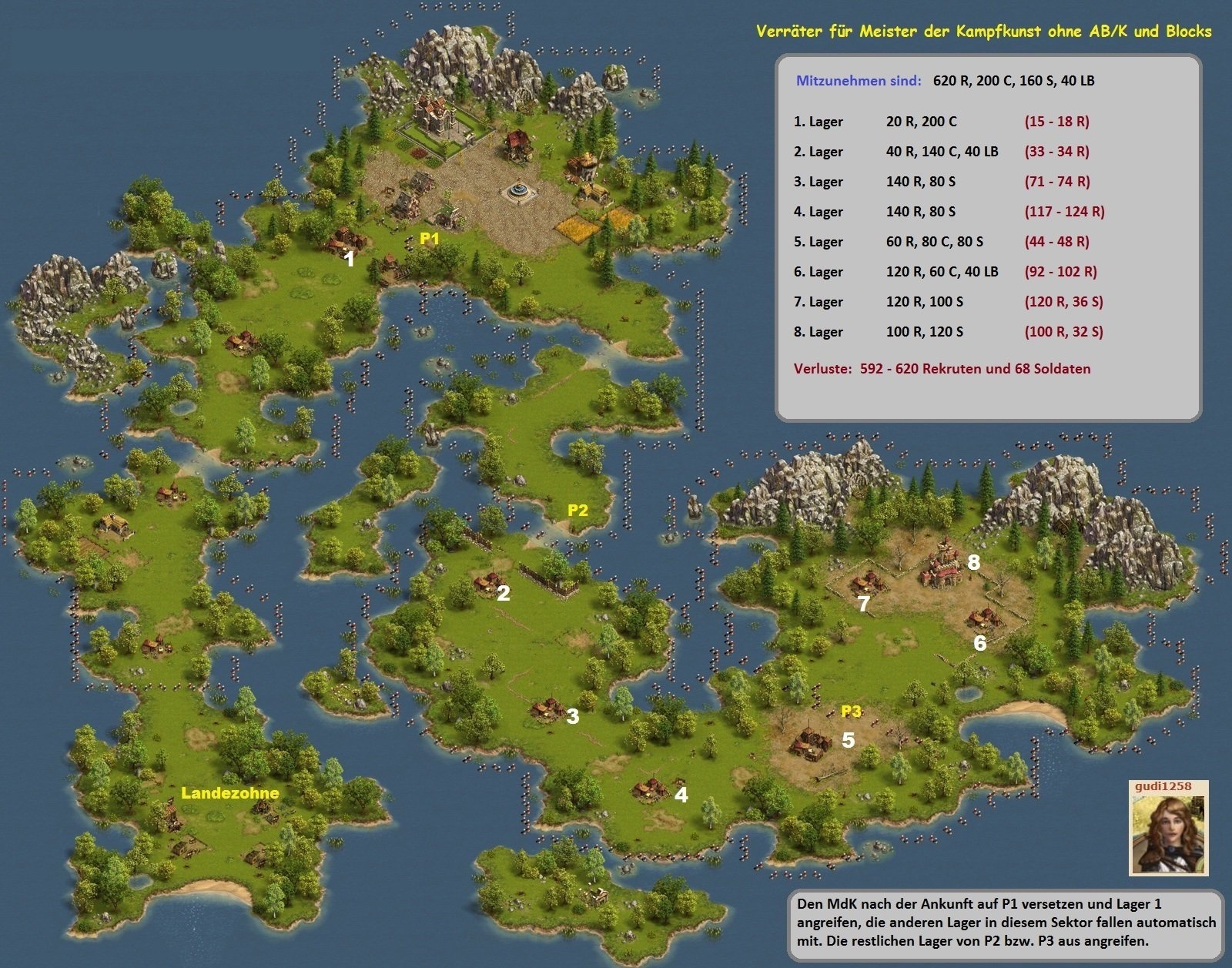Image resolution: width=1232 pixels, height=968 pixels.
Task: Choose the yellow P3 position marker
Action: (x=851, y=711)
